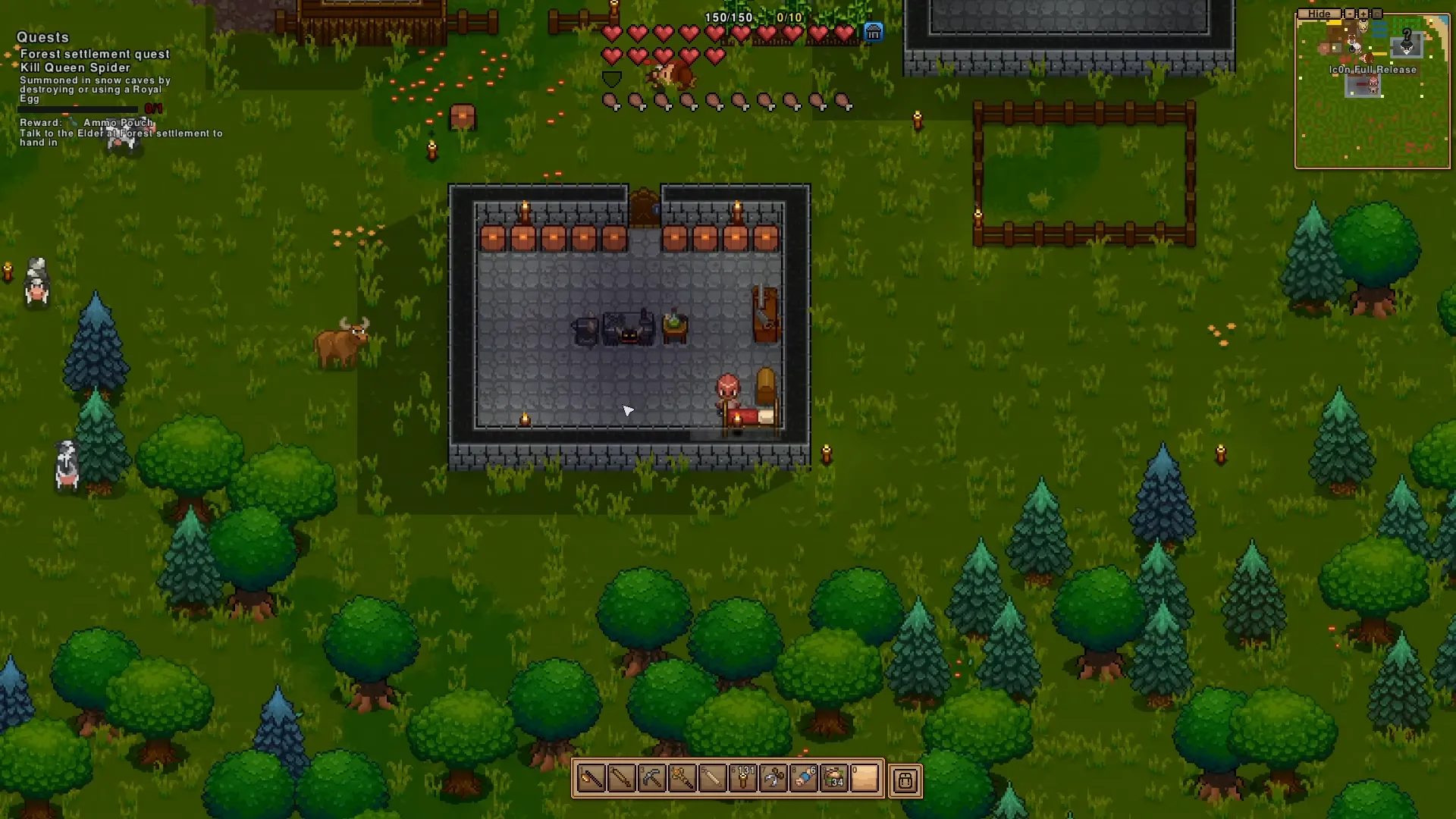Image resolution: width=1456 pixels, height=819 pixels.
Task: Choose the staff in hotbar slot 4
Action: 682,779
